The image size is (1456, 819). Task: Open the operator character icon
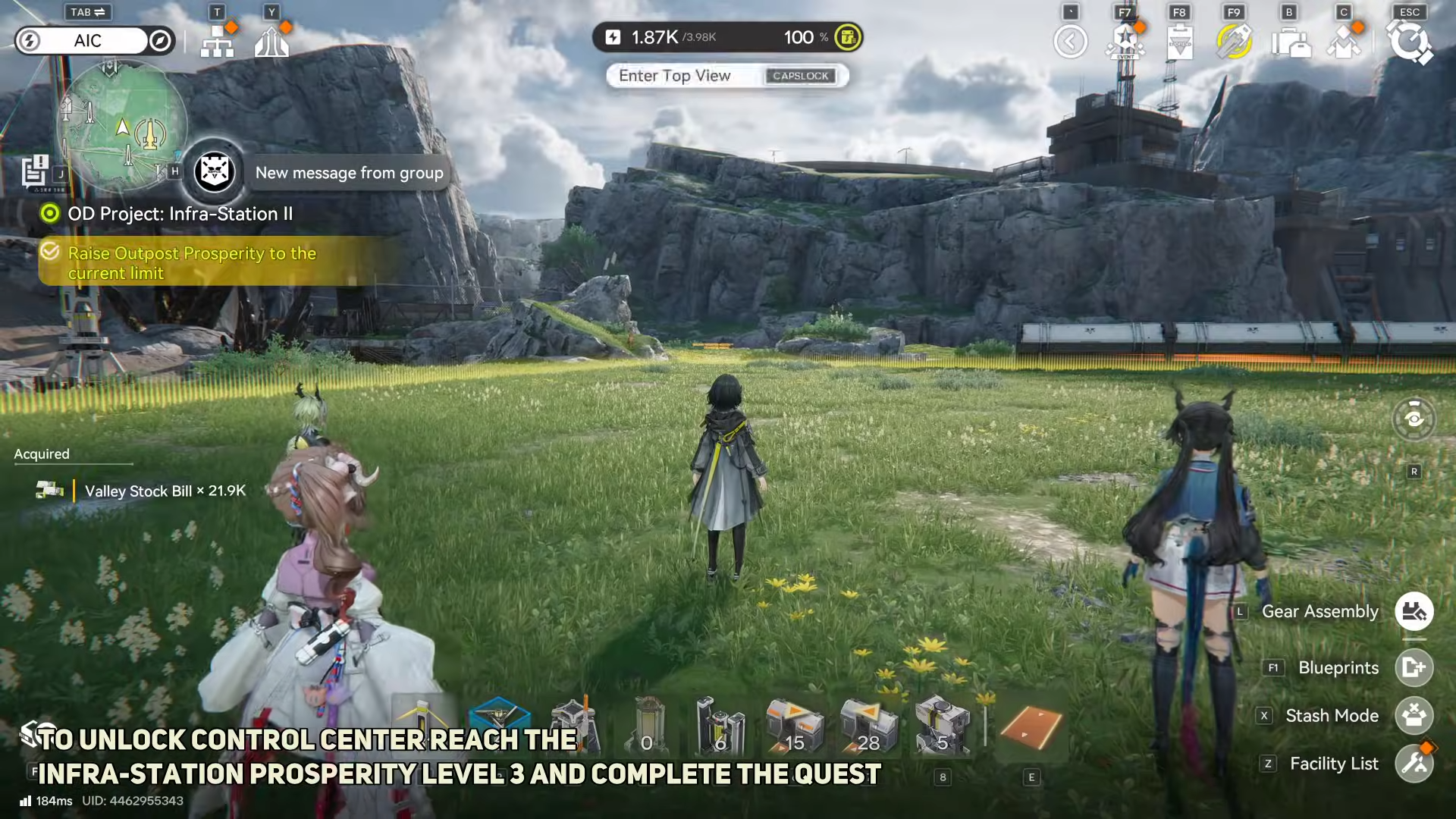click(1344, 42)
